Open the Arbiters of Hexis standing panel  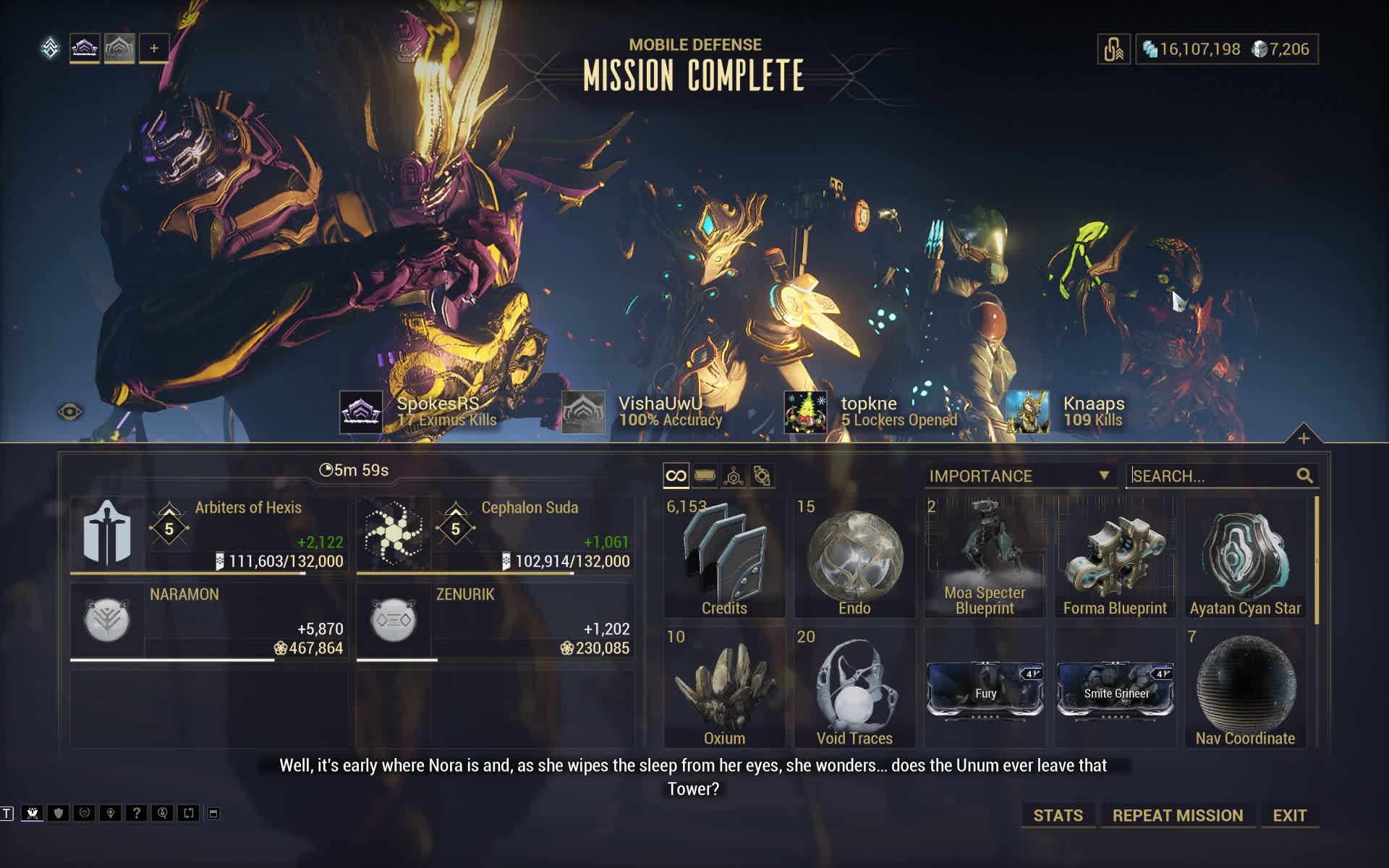[x=208, y=535]
